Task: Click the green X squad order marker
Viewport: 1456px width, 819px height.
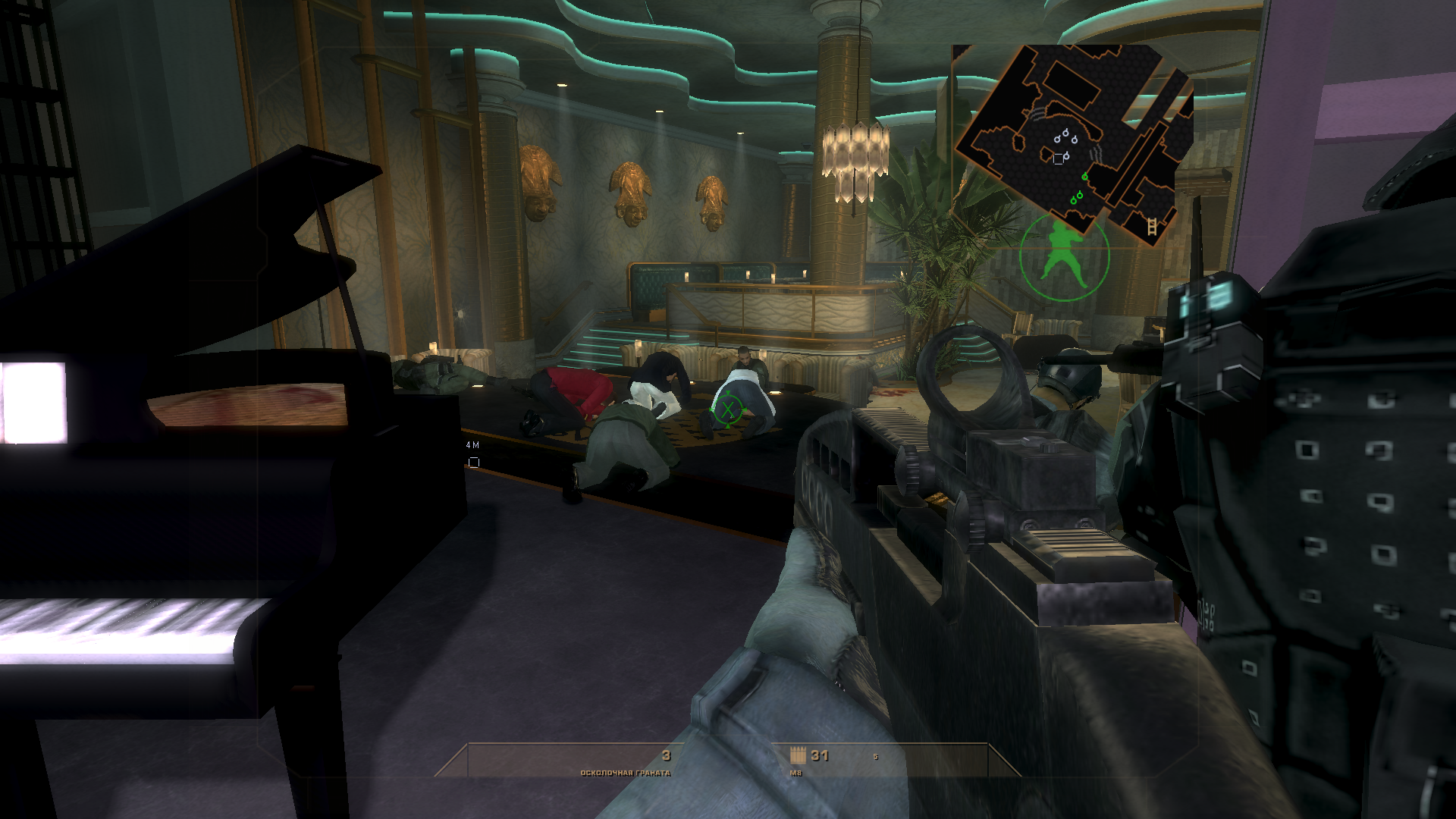Action: click(728, 410)
